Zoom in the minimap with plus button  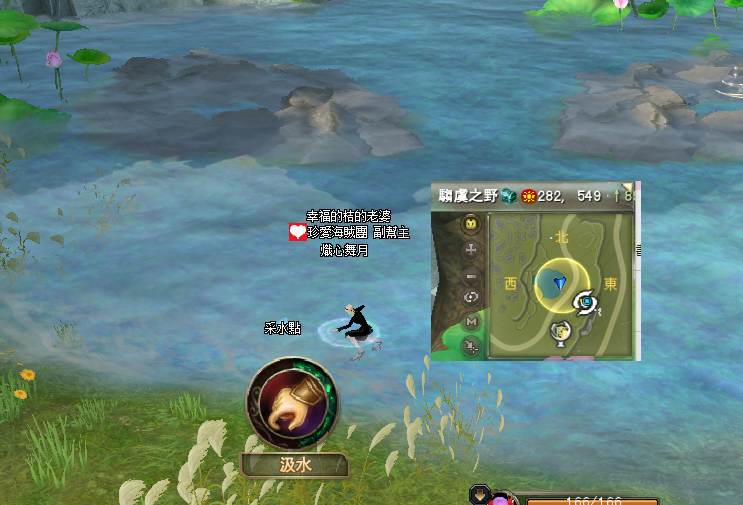471,249
